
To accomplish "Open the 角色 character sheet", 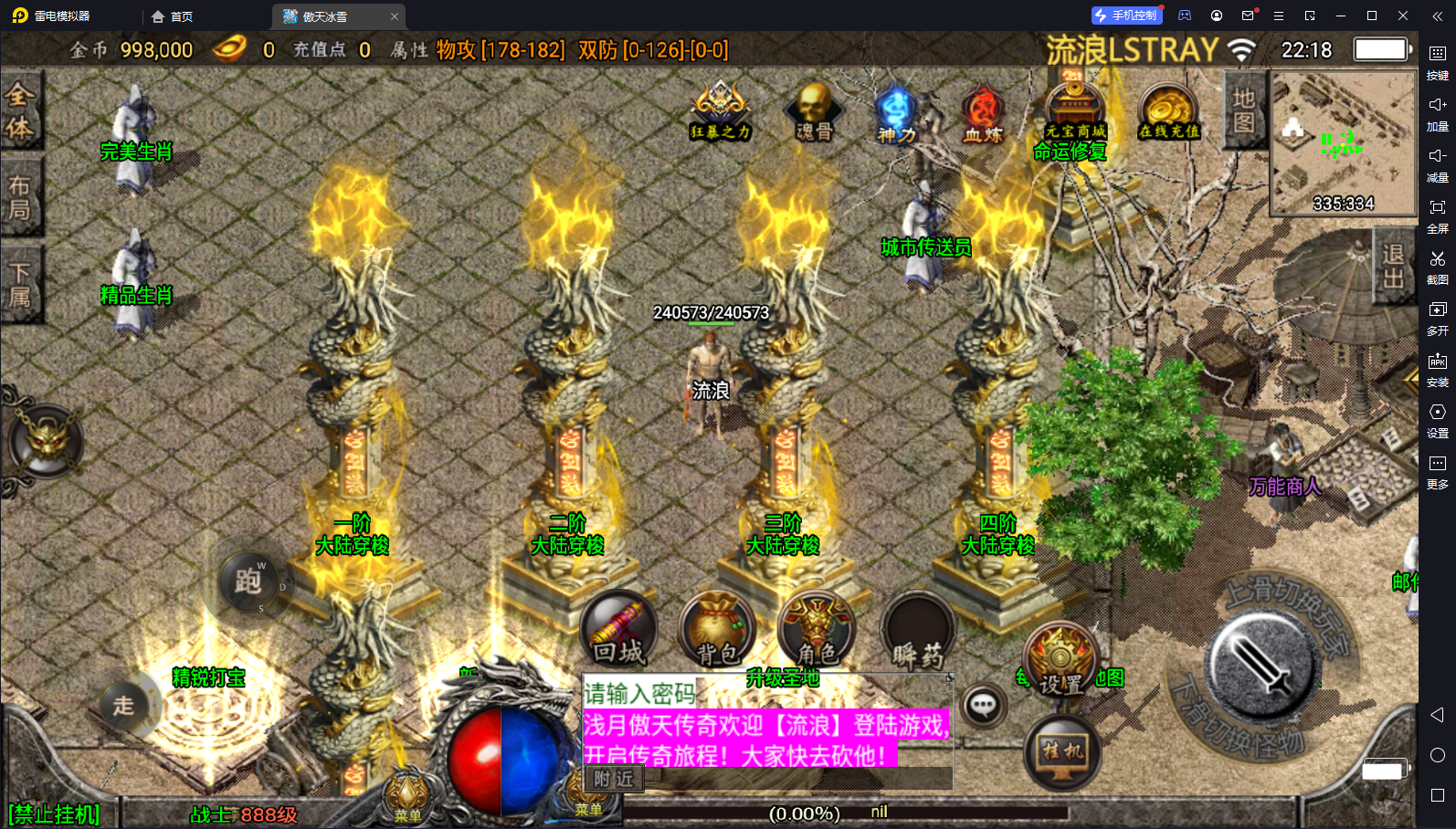I will (817, 630).
